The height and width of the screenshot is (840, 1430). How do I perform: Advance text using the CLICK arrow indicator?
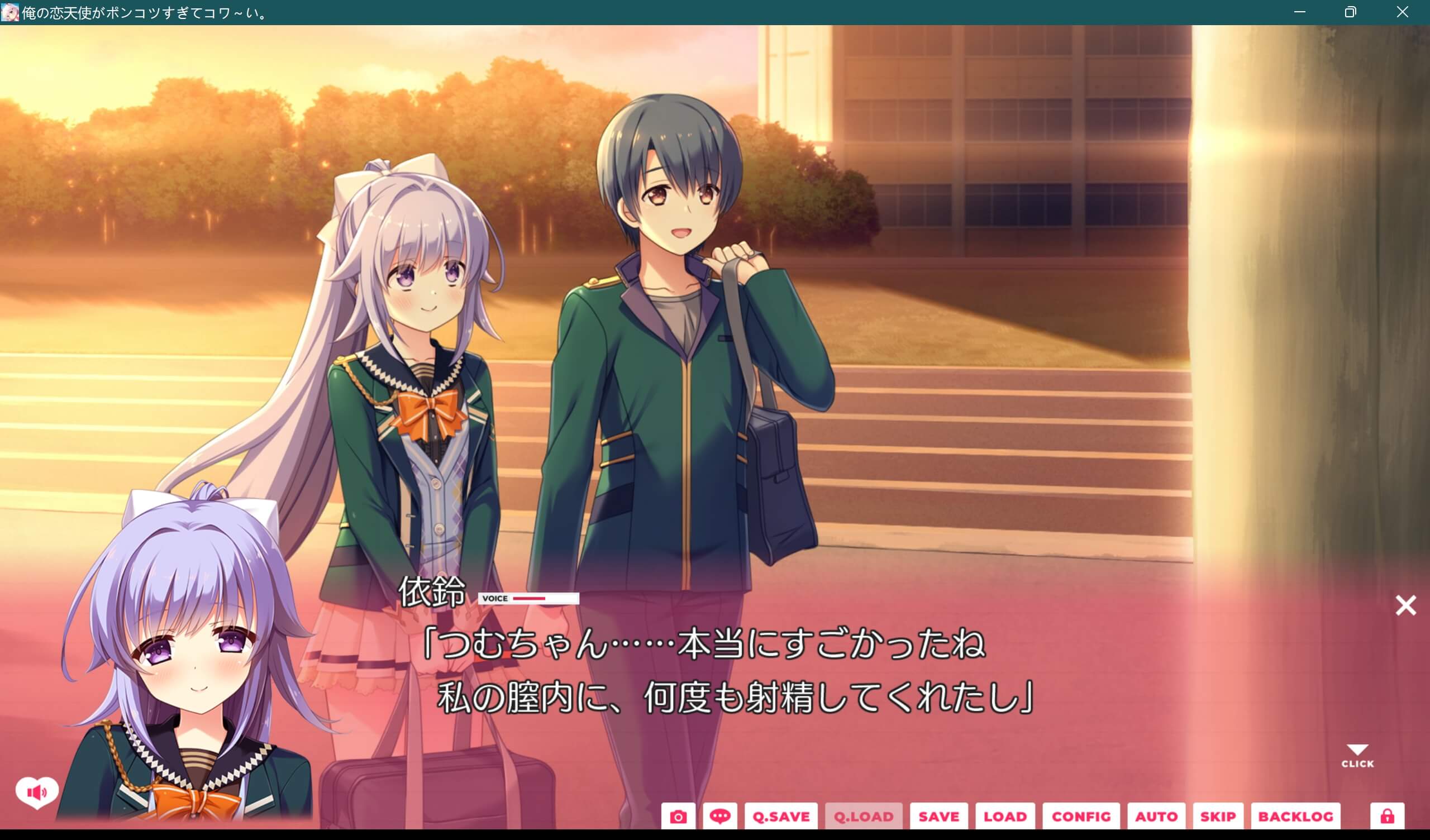tap(1358, 755)
